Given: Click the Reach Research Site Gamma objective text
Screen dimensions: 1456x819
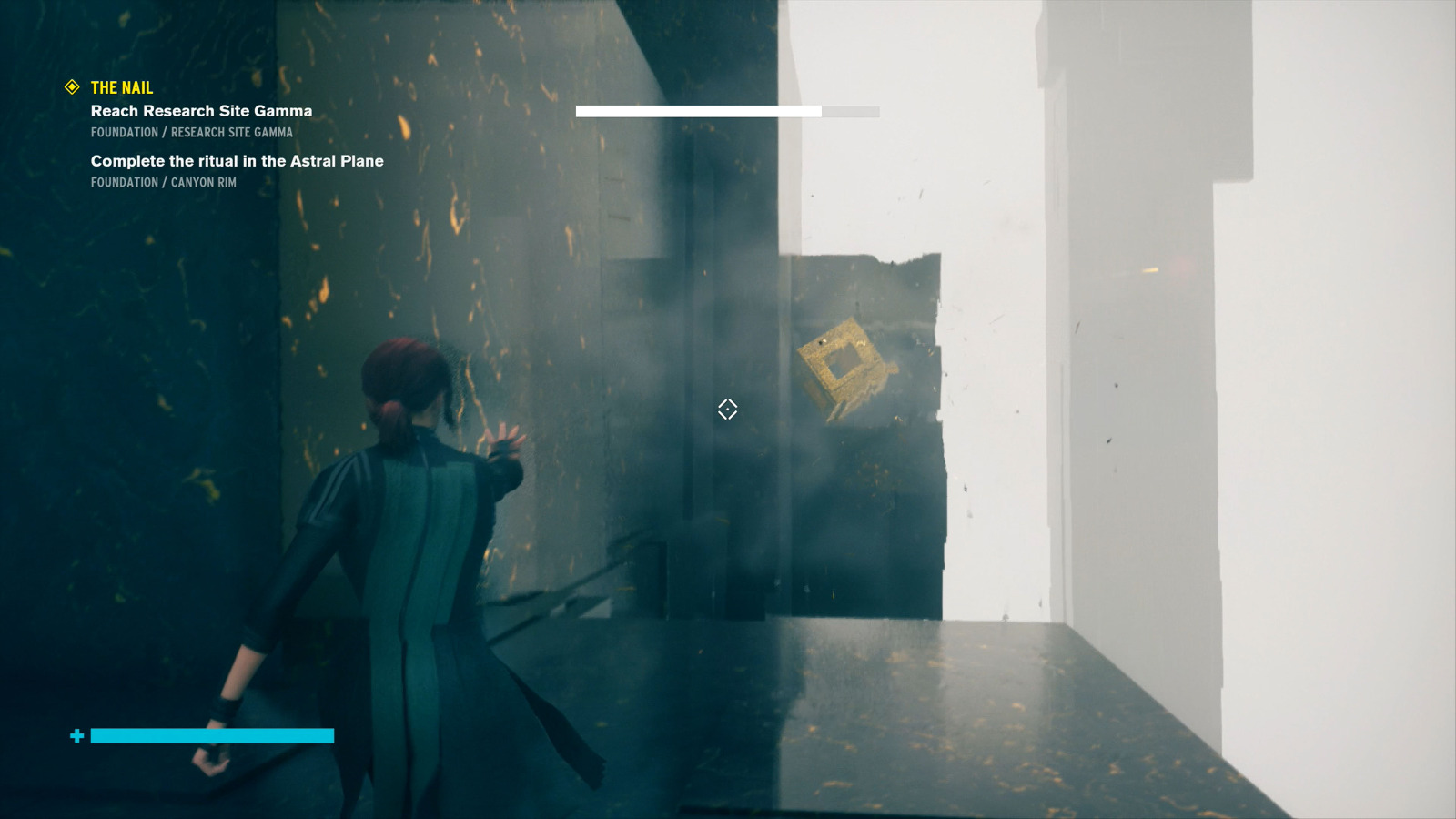Looking at the screenshot, I should [200, 110].
